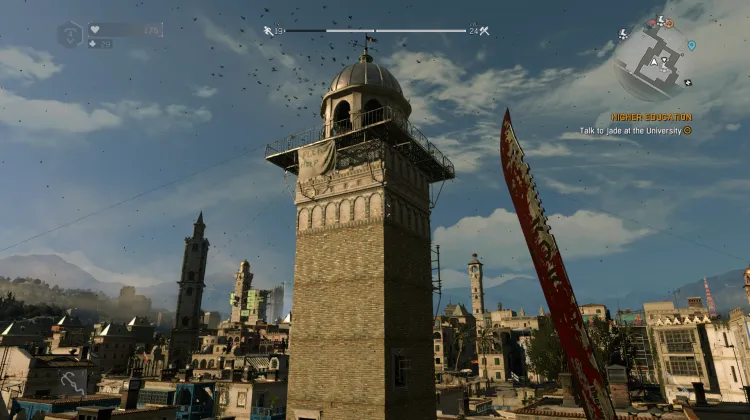Click the blue location pin on minimap
Viewport: 750px width, 420px height.
point(691,45)
